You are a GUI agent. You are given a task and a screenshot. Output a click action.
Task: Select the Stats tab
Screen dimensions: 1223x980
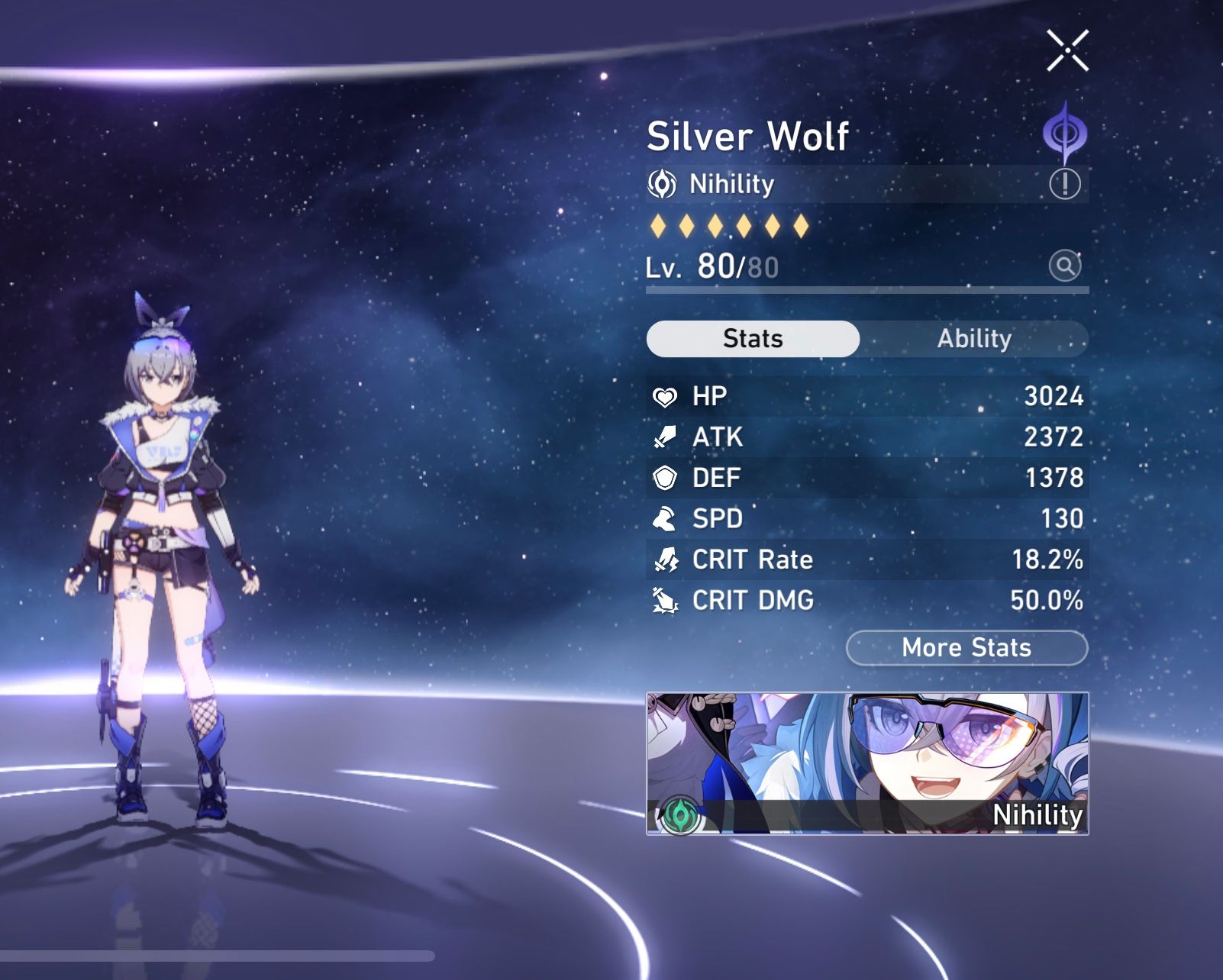752,338
